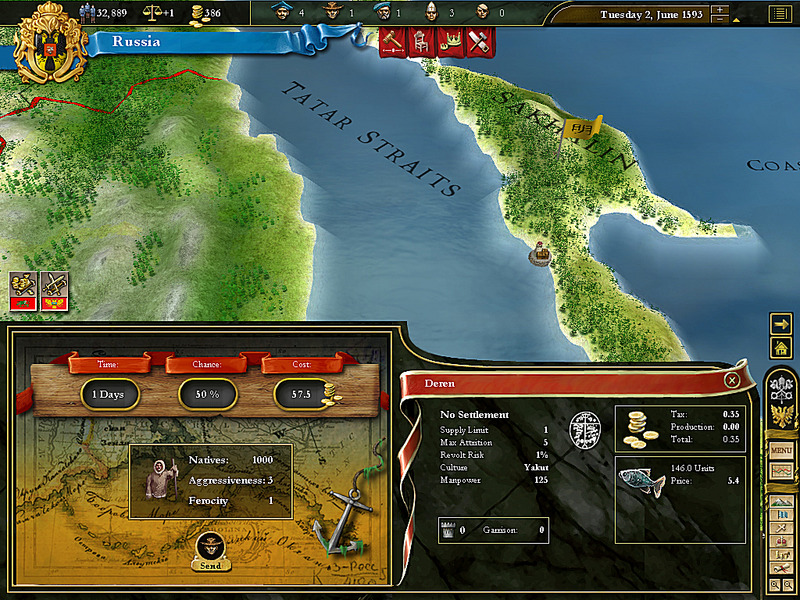Close the Deren province panel

pyautogui.click(x=732, y=380)
